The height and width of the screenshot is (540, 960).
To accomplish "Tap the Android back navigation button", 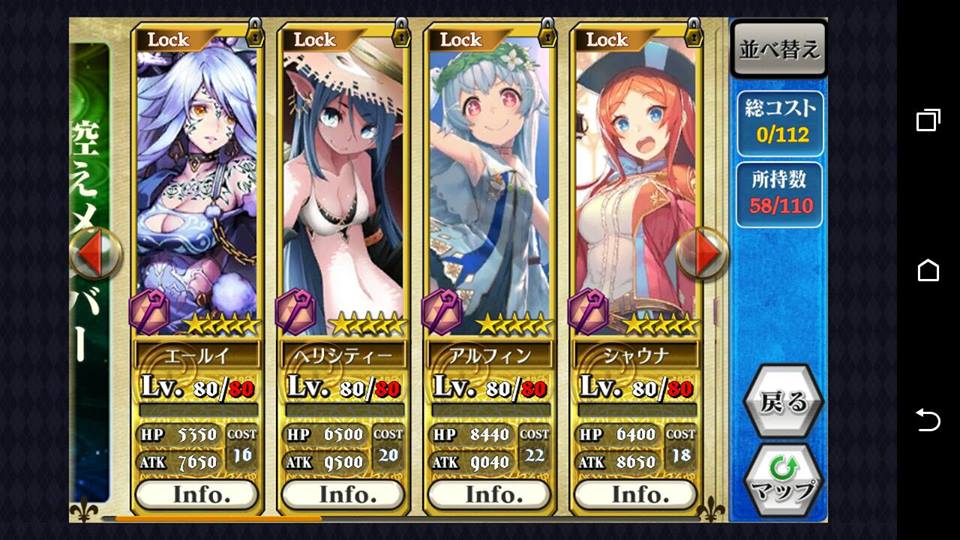I will coord(928,420).
